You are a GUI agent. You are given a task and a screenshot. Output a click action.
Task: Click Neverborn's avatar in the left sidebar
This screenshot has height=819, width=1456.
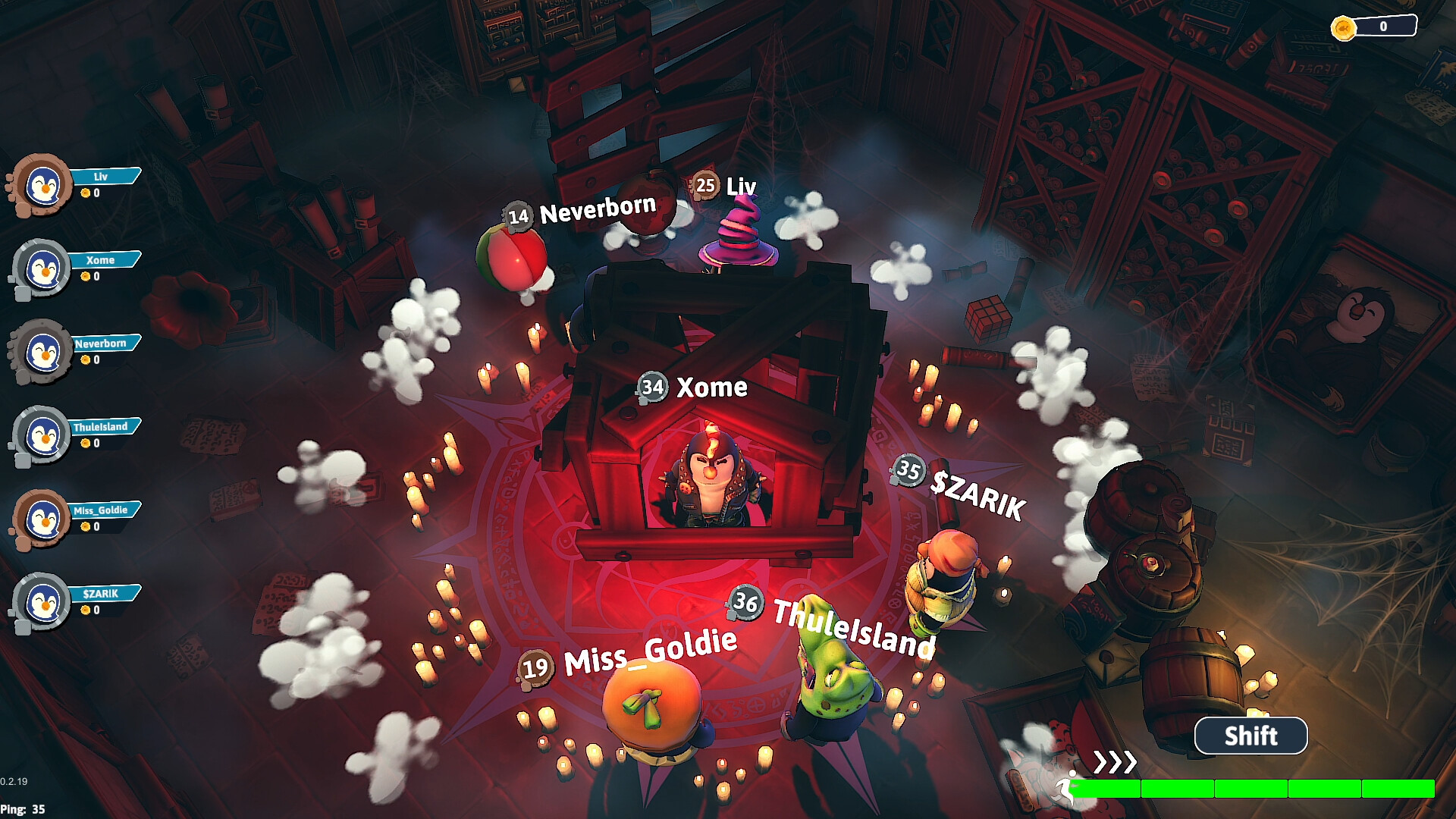42,351
